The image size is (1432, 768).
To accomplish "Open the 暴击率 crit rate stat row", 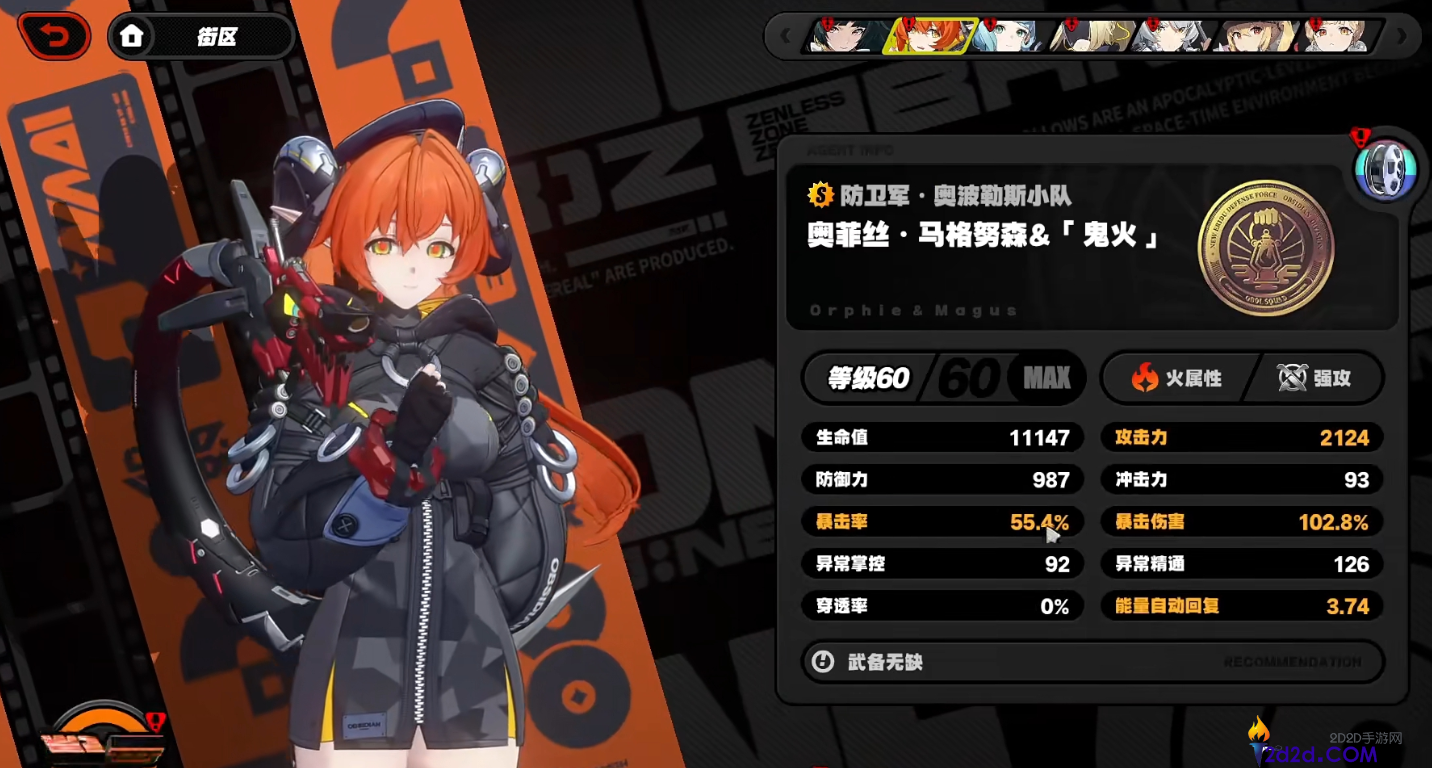I will pyautogui.click(x=942, y=522).
